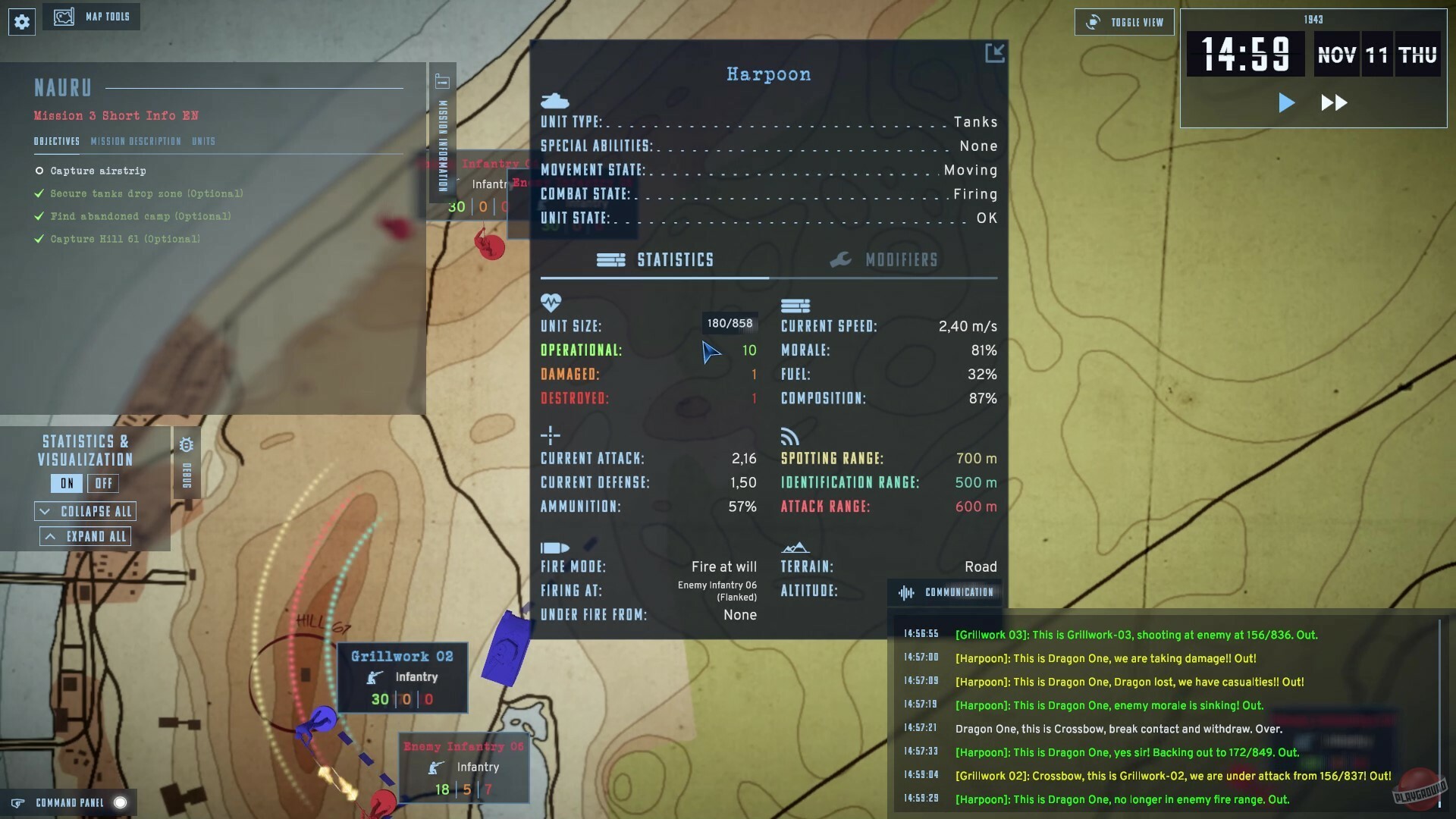The height and width of the screenshot is (819, 1456).
Task: Open the settings gear icon
Action: point(21,21)
